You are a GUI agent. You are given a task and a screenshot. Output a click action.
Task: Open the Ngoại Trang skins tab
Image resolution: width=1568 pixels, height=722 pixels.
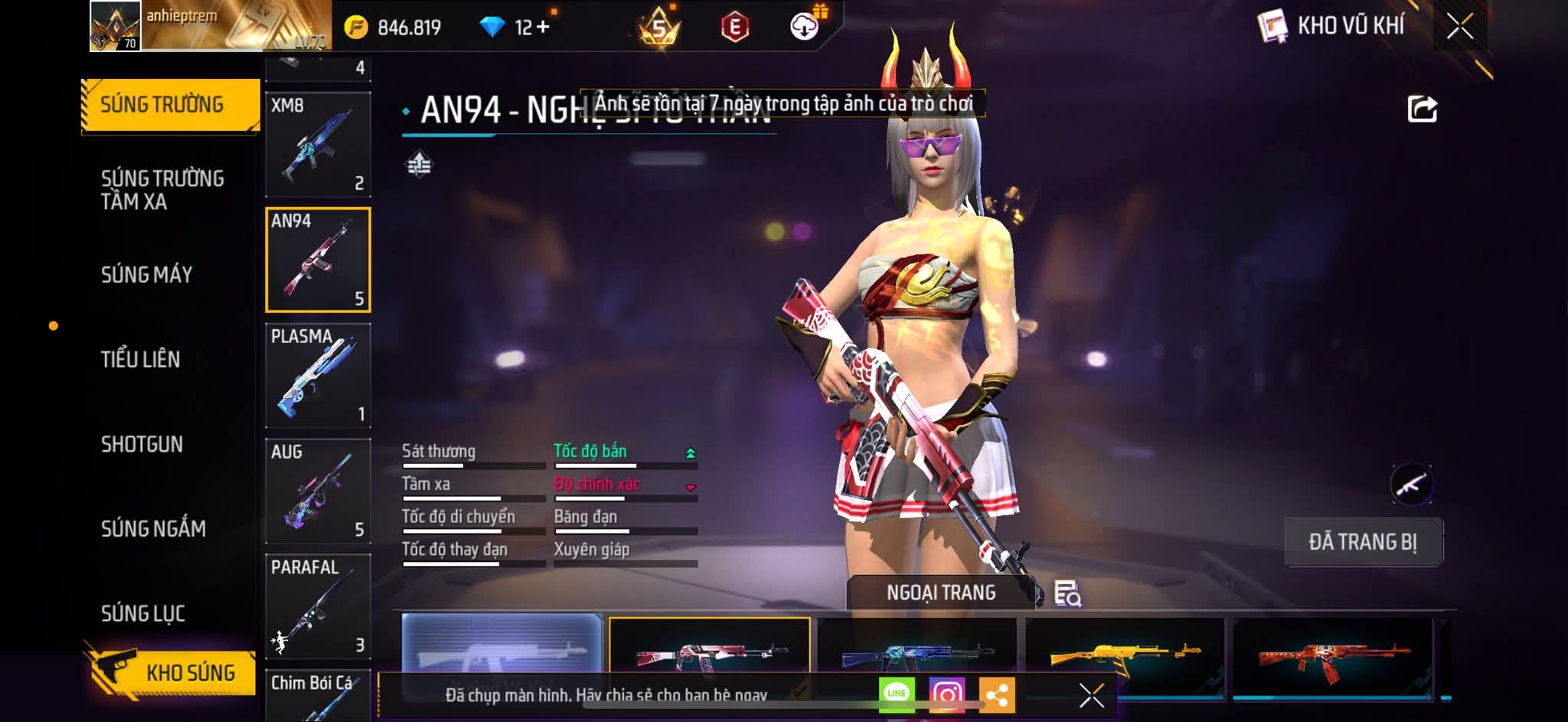pos(941,593)
